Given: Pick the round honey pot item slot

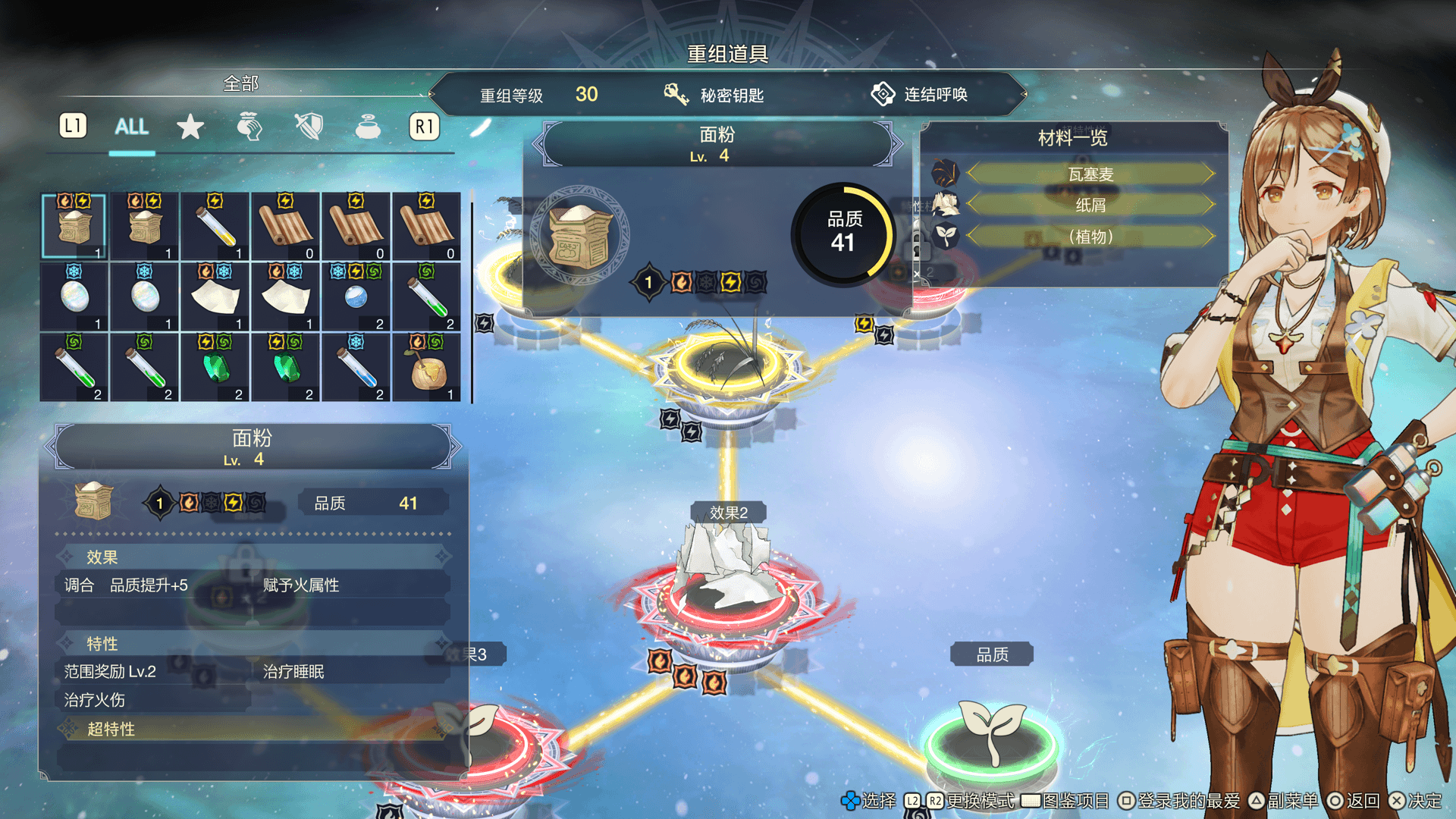Looking at the screenshot, I should 427,368.
